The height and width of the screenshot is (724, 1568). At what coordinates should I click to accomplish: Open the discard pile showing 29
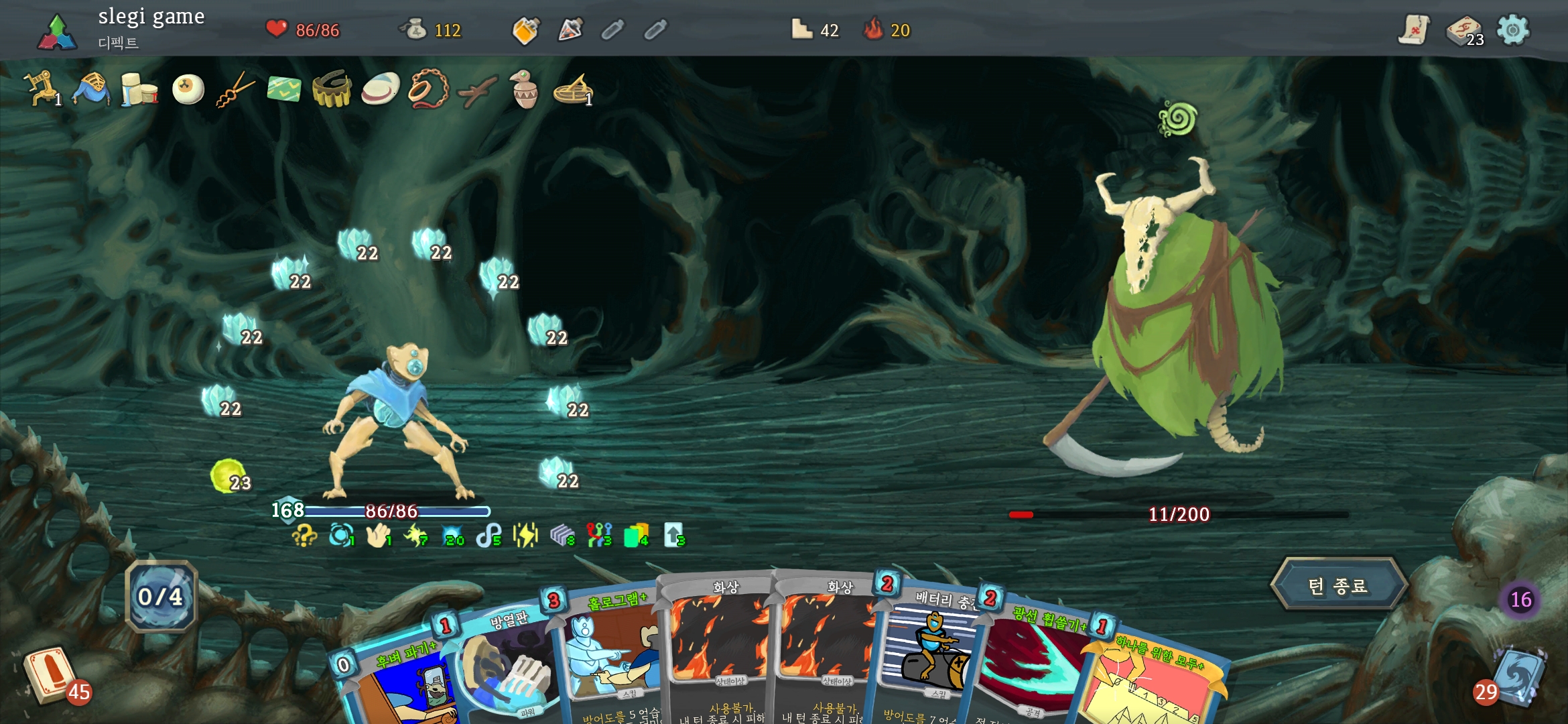pyautogui.click(x=1516, y=677)
